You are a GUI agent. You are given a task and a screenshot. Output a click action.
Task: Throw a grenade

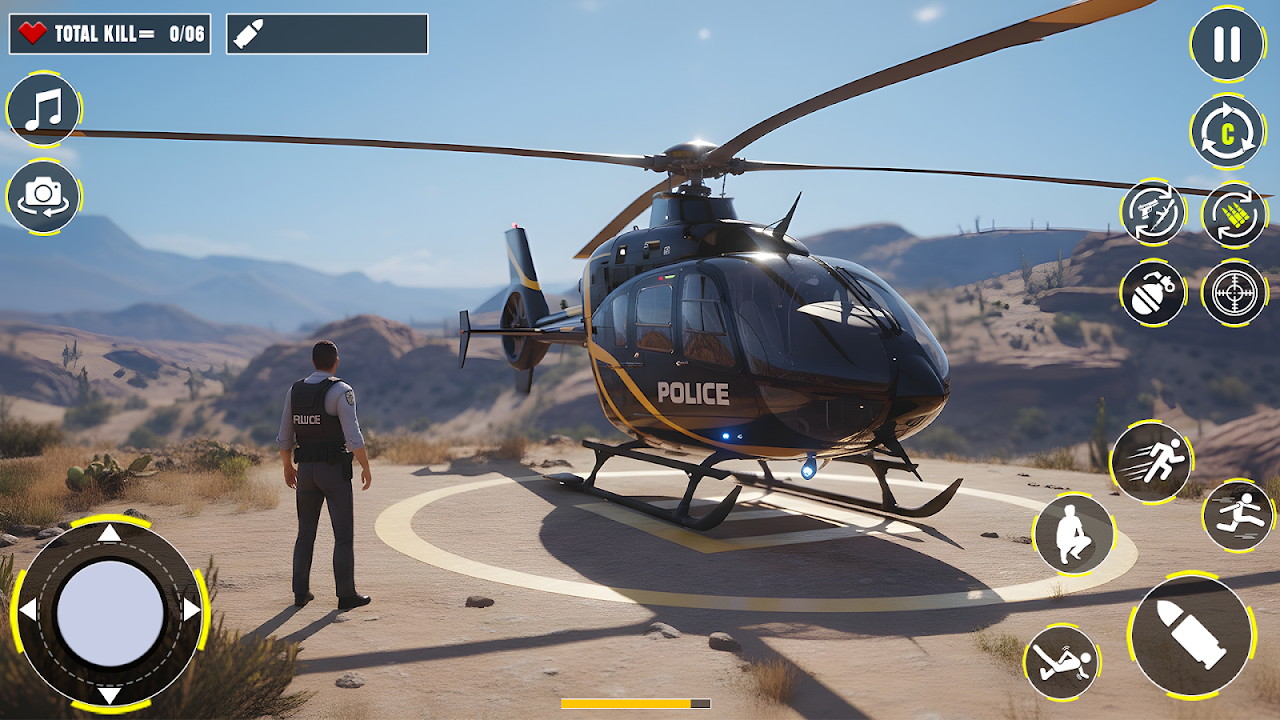click(1153, 293)
